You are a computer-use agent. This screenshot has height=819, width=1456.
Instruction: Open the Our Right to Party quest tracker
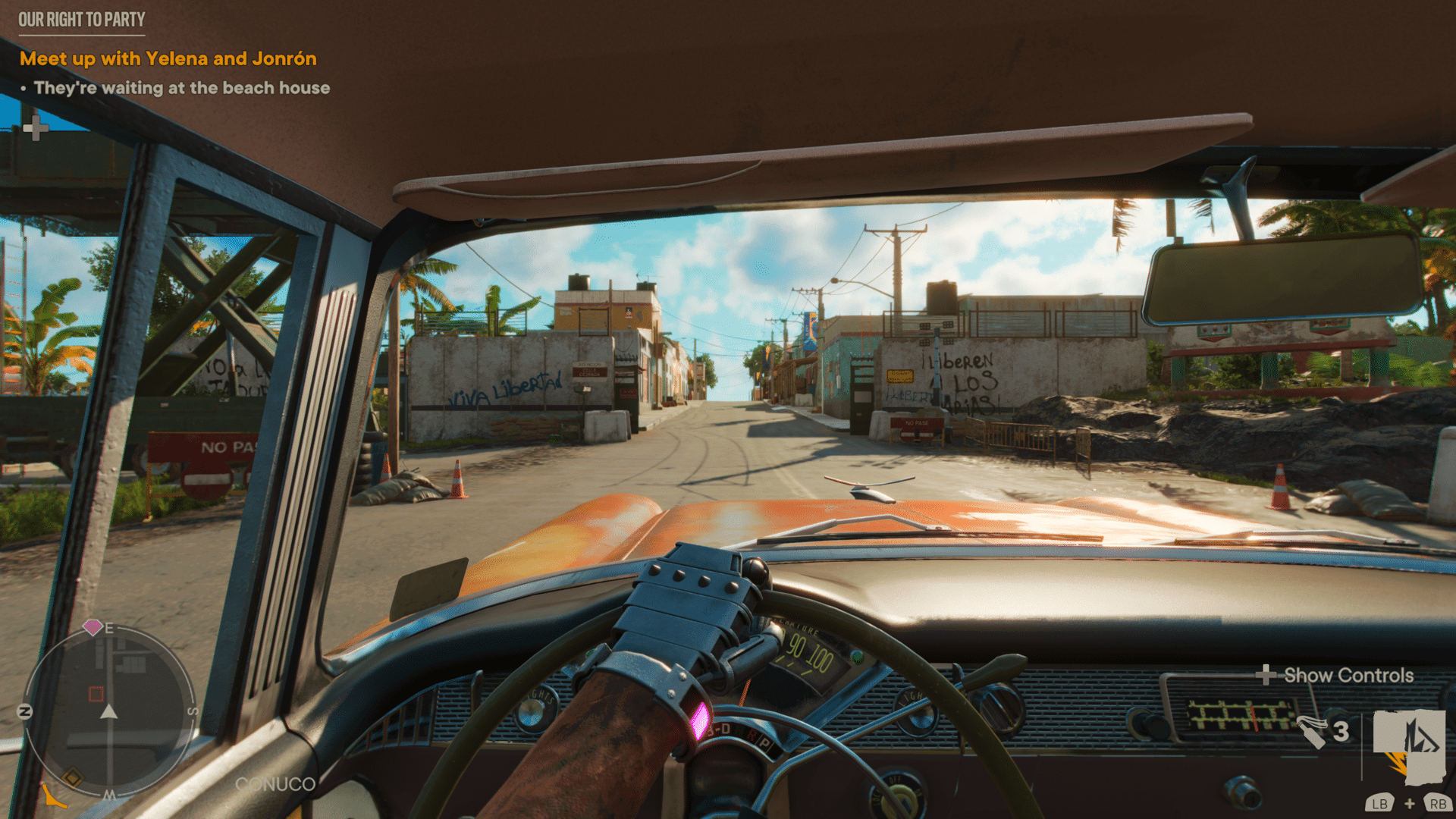tap(81, 20)
